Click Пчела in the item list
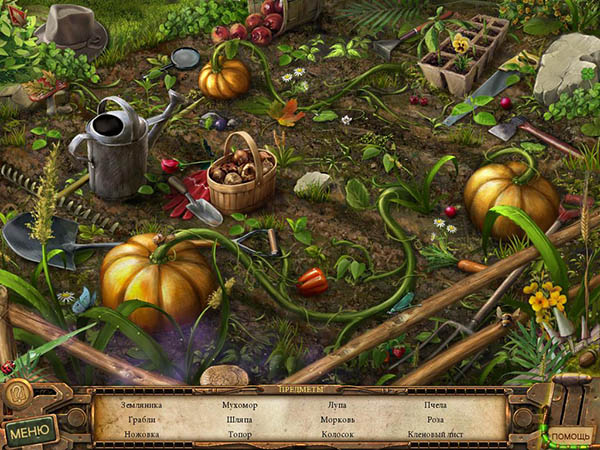 [x=436, y=404]
